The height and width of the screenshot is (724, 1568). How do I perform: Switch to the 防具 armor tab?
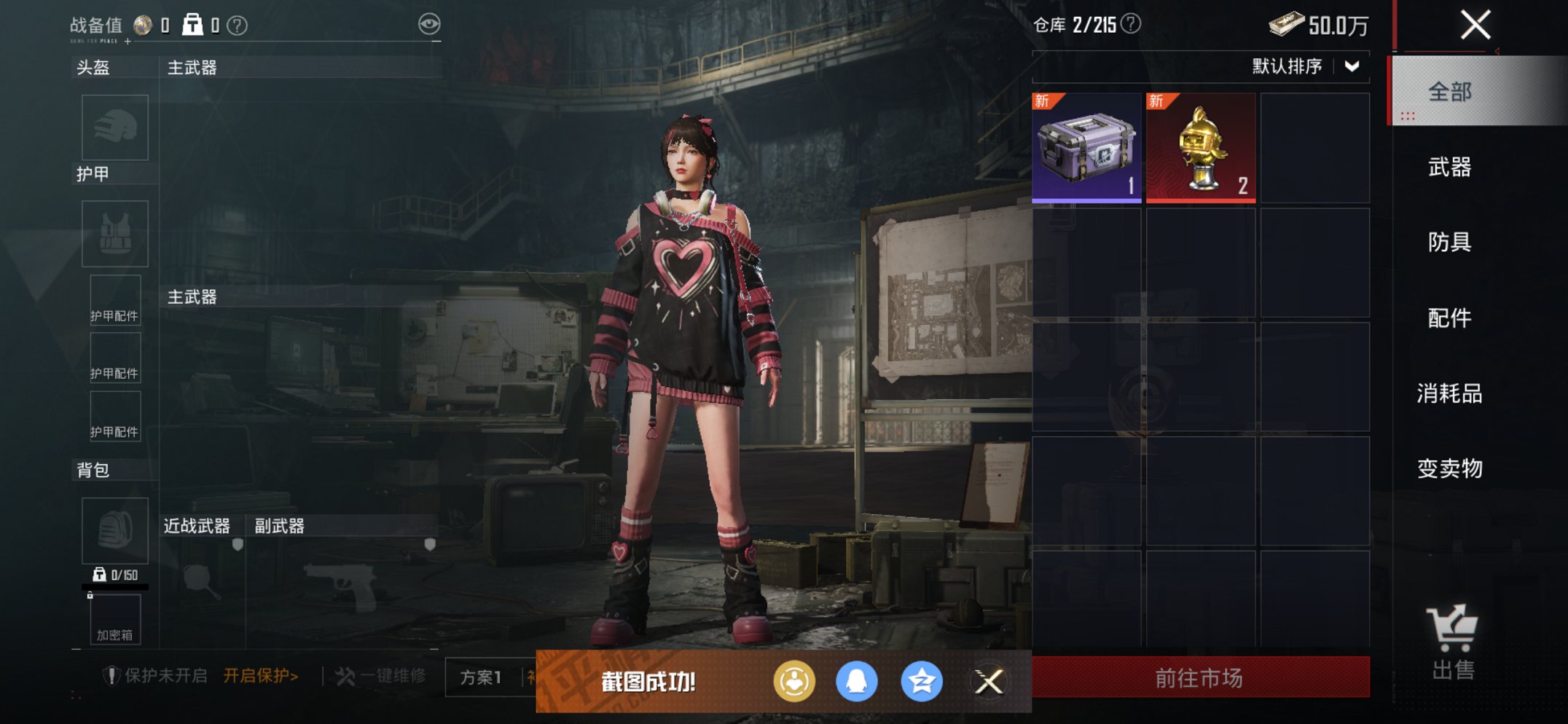[1448, 244]
